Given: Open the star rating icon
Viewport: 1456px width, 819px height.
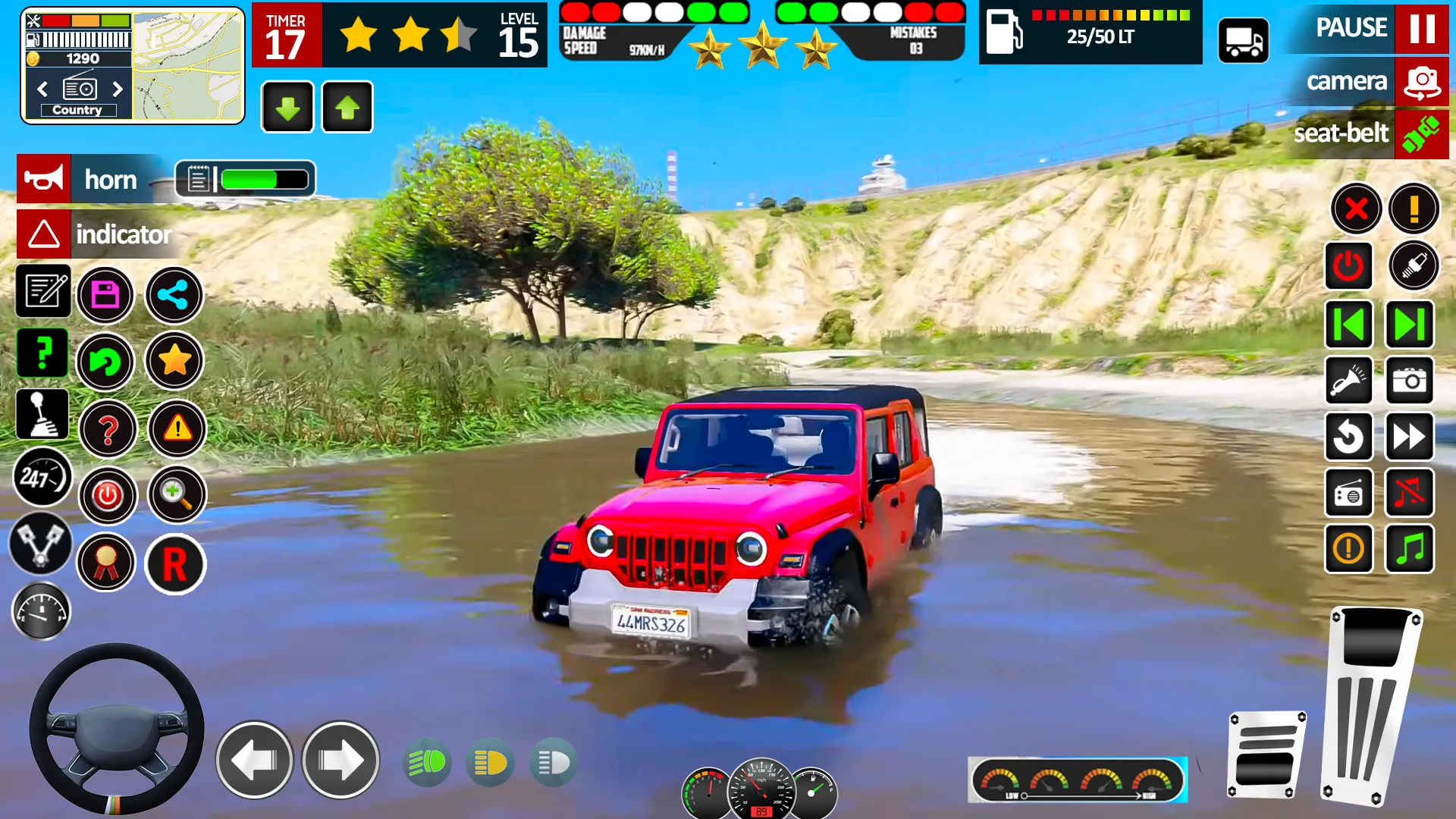Looking at the screenshot, I should [x=174, y=362].
